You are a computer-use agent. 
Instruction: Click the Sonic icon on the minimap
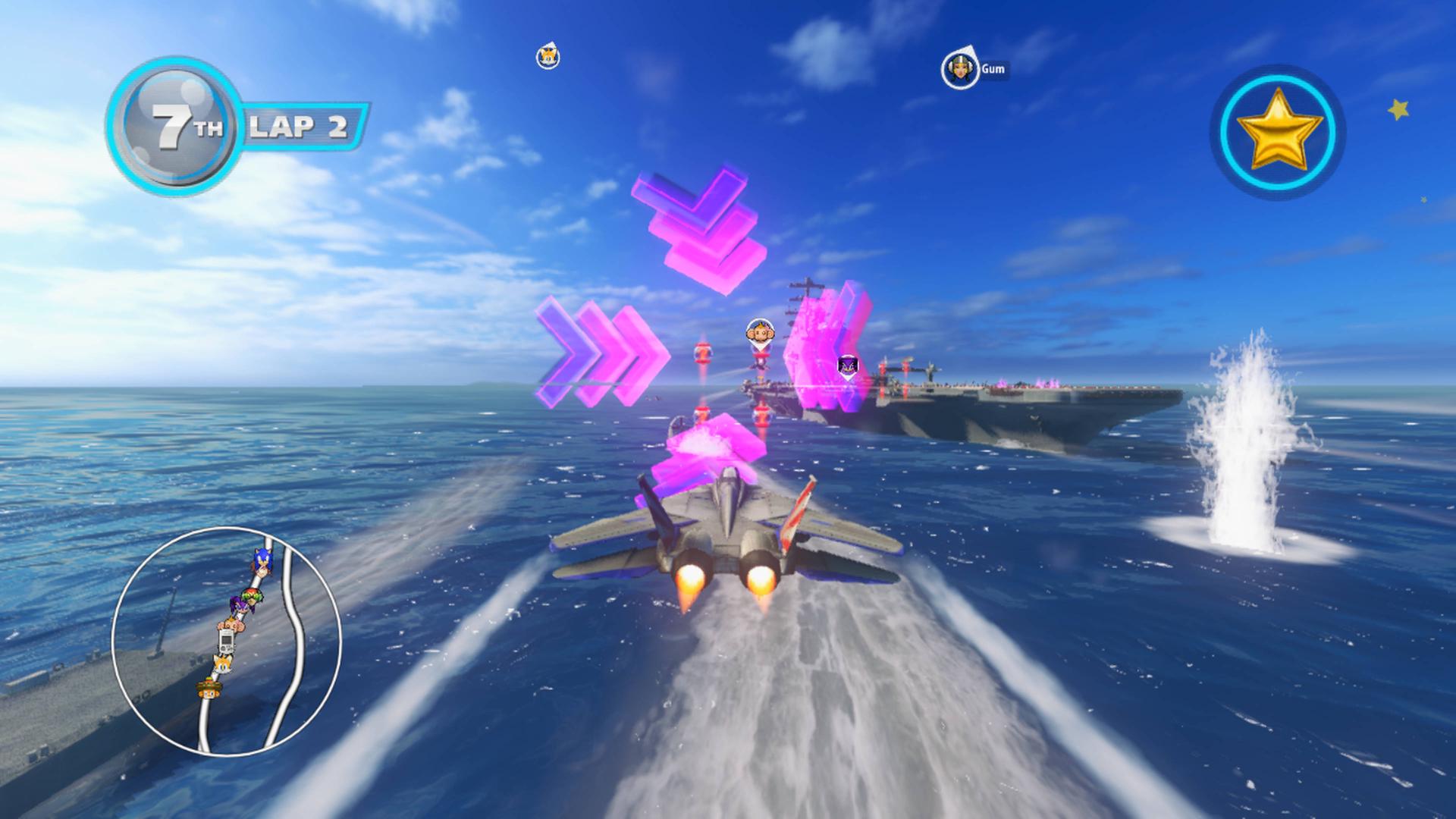click(x=264, y=559)
